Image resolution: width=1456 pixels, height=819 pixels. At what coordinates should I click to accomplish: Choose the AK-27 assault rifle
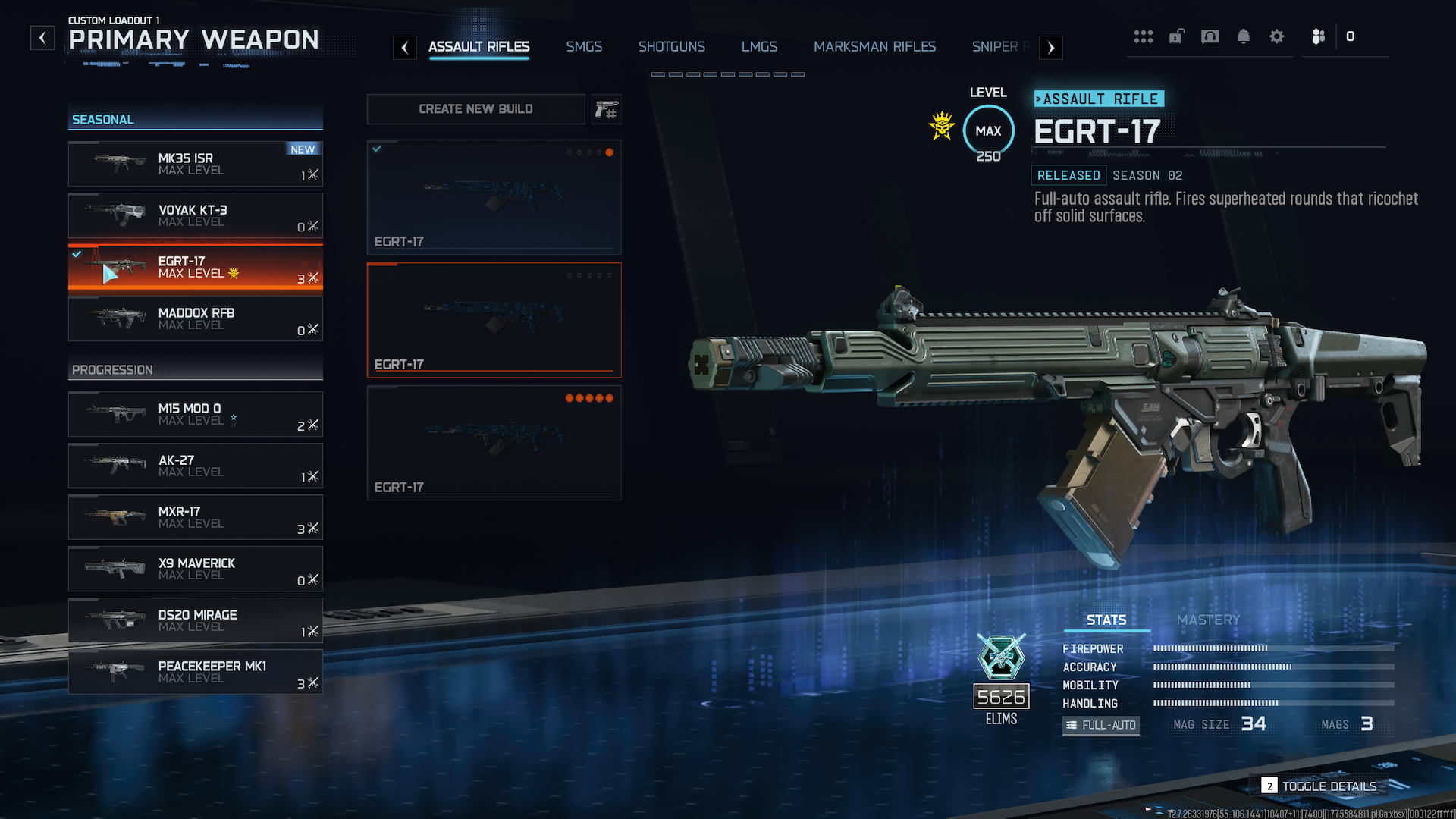point(196,466)
